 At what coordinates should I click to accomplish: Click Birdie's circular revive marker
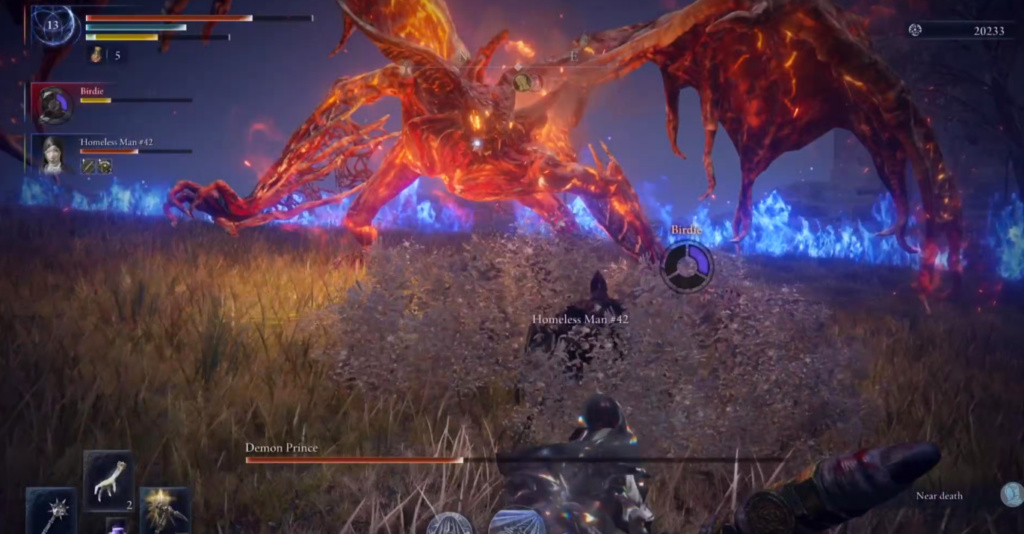[687, 265]
